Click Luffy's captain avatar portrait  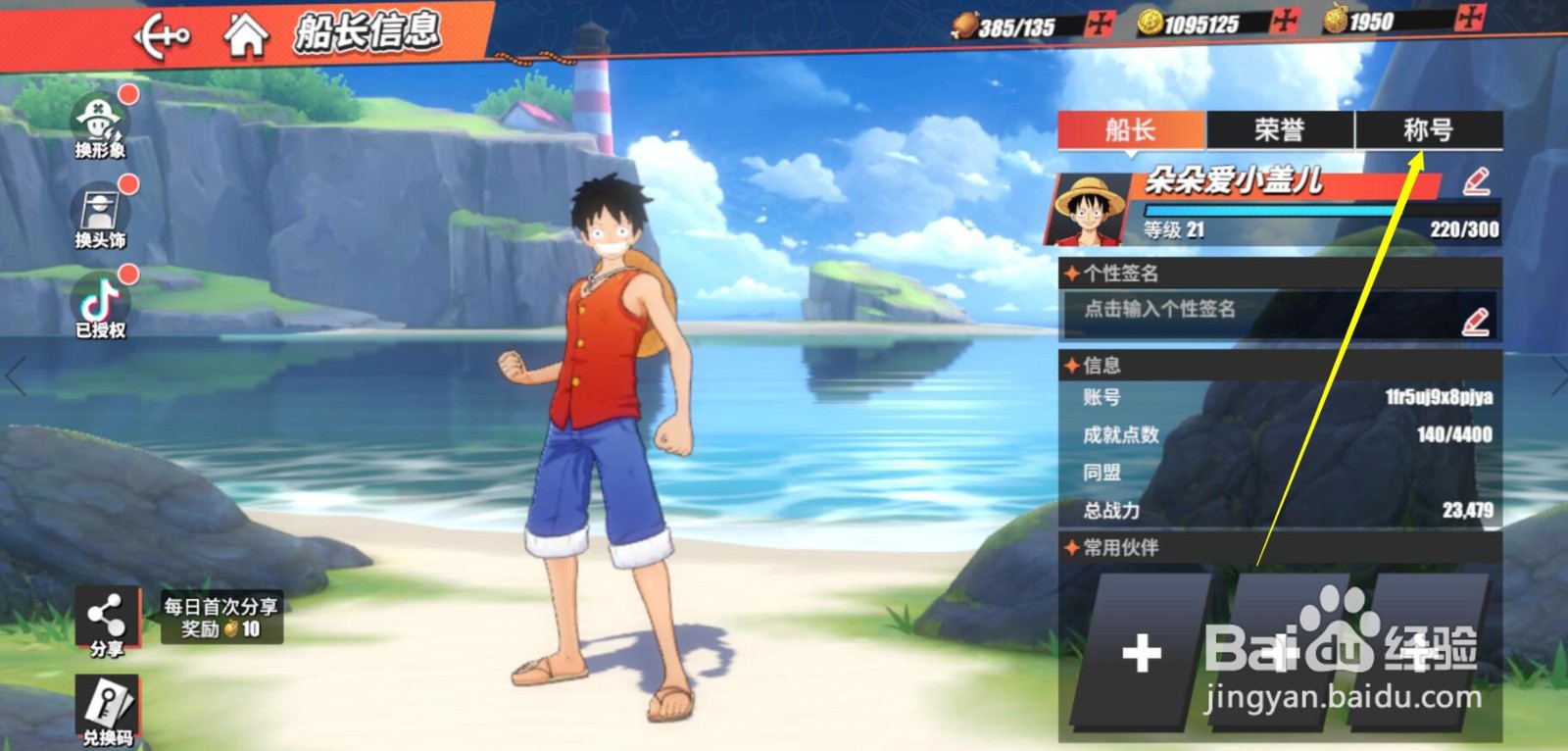click(x=1091, y=209)
